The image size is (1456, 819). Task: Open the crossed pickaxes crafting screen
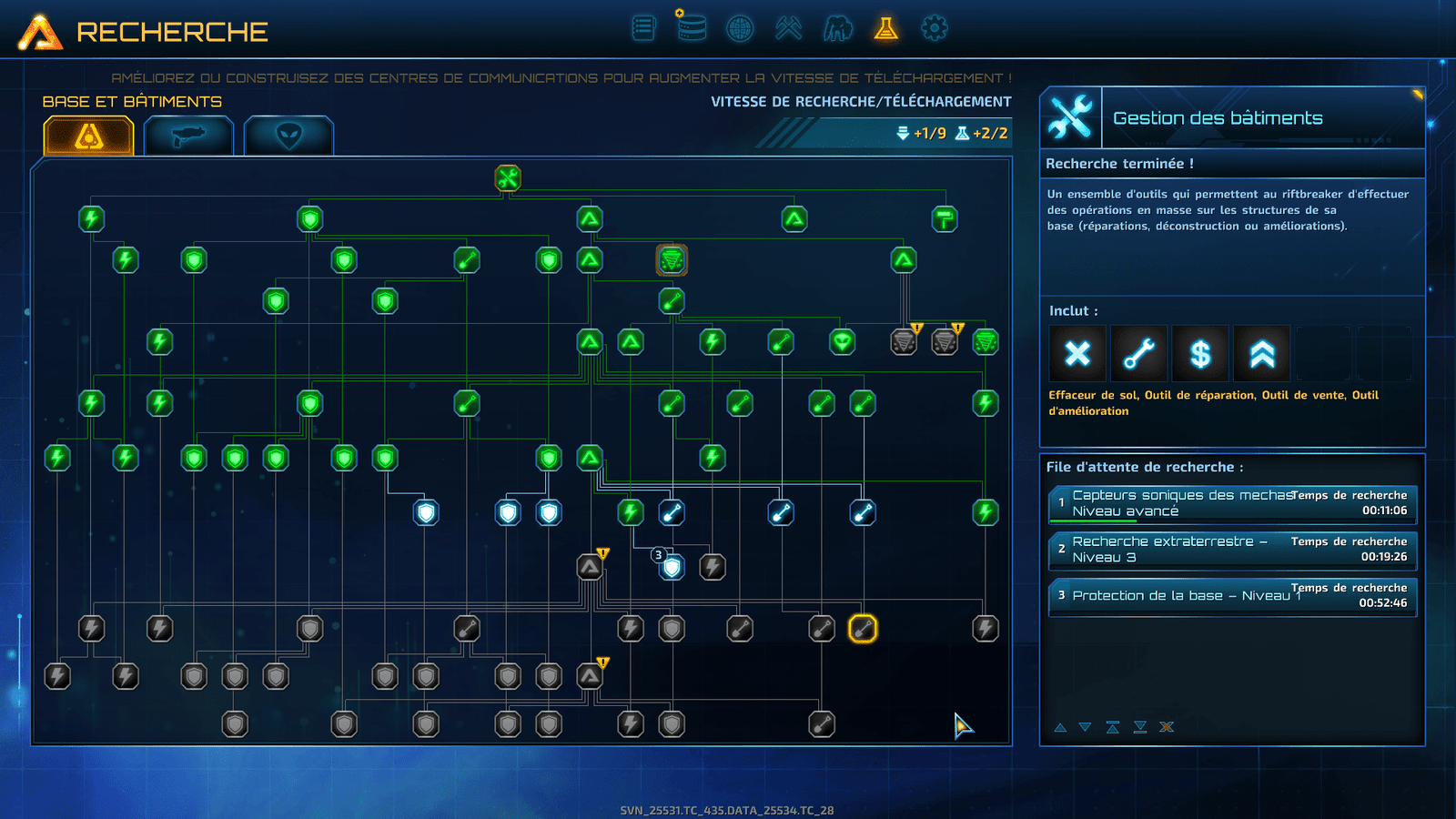(788, 28)
